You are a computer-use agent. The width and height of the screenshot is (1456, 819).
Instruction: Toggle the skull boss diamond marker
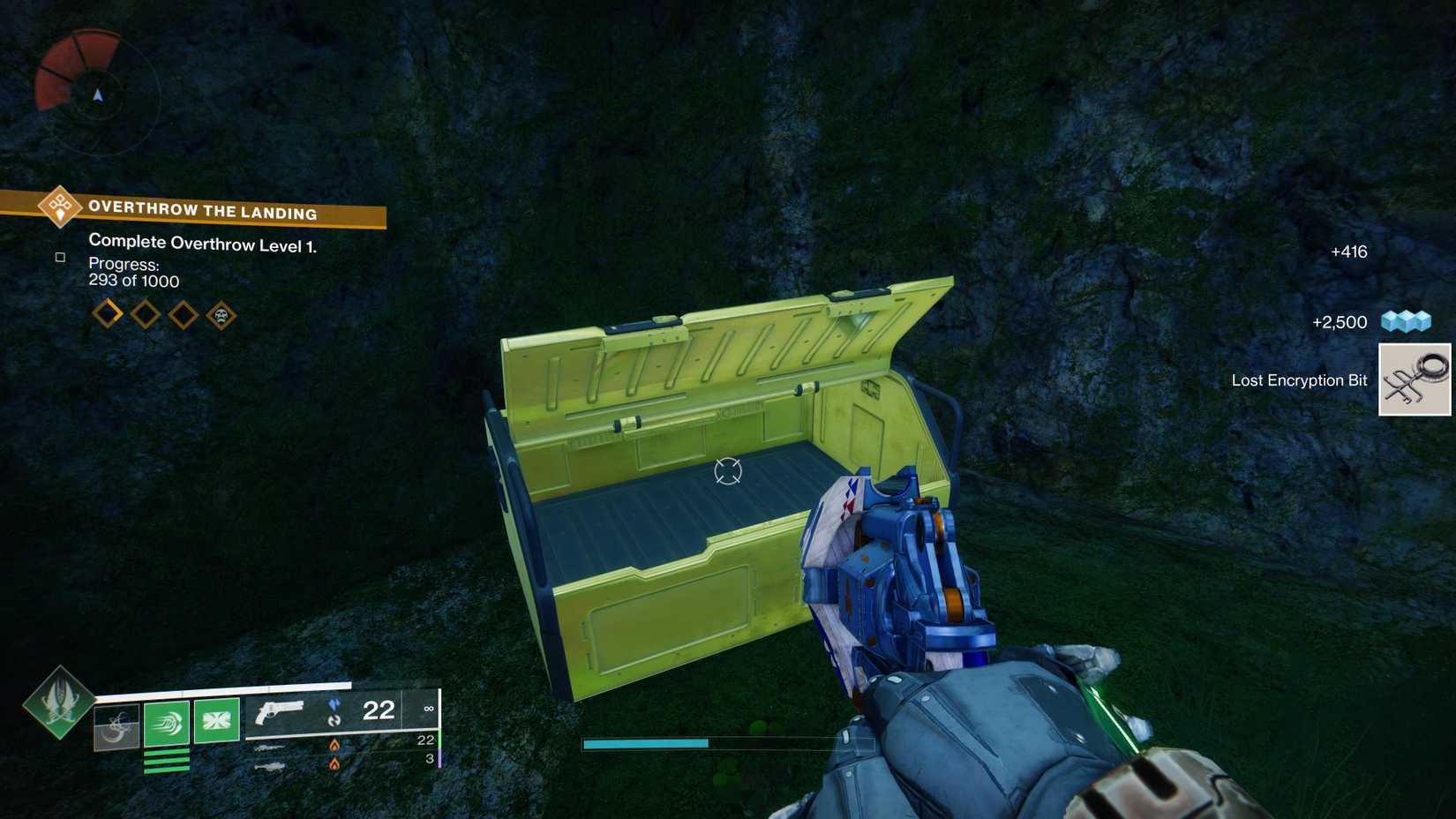221,312
